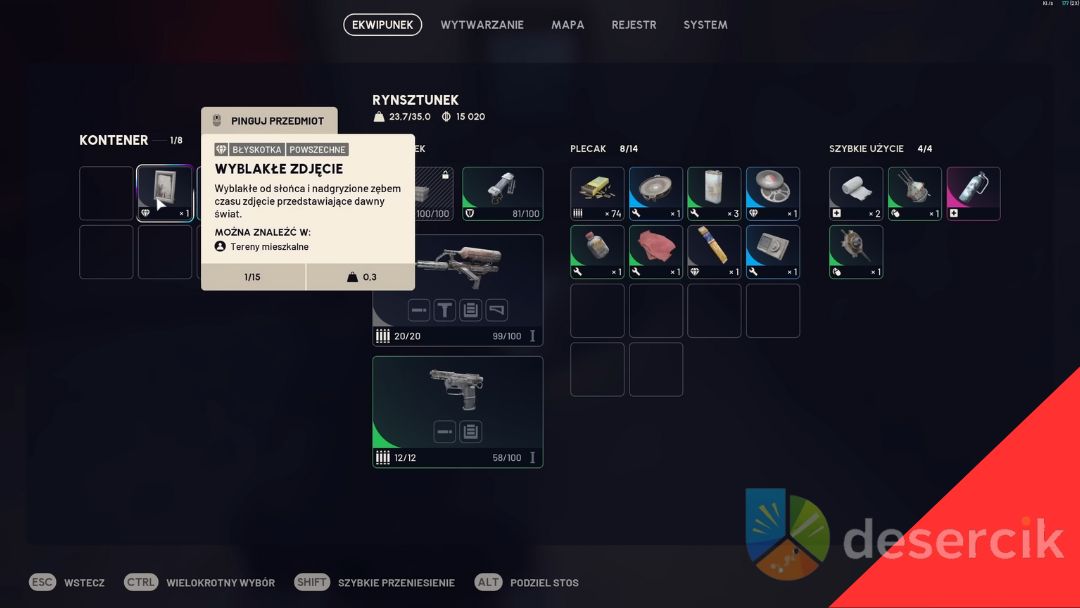
Task: Select the white canister stack of three
Action: (714, 193)
